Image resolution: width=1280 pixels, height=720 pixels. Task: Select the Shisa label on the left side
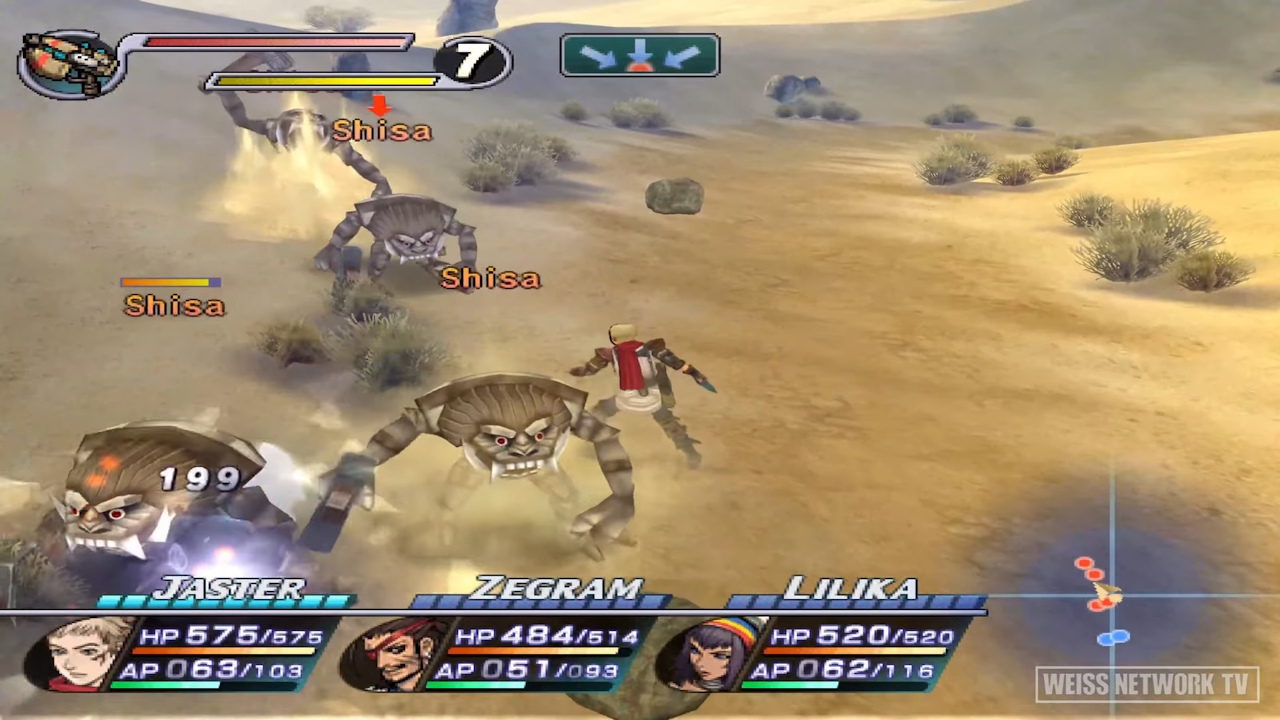(x=173, y=306)
